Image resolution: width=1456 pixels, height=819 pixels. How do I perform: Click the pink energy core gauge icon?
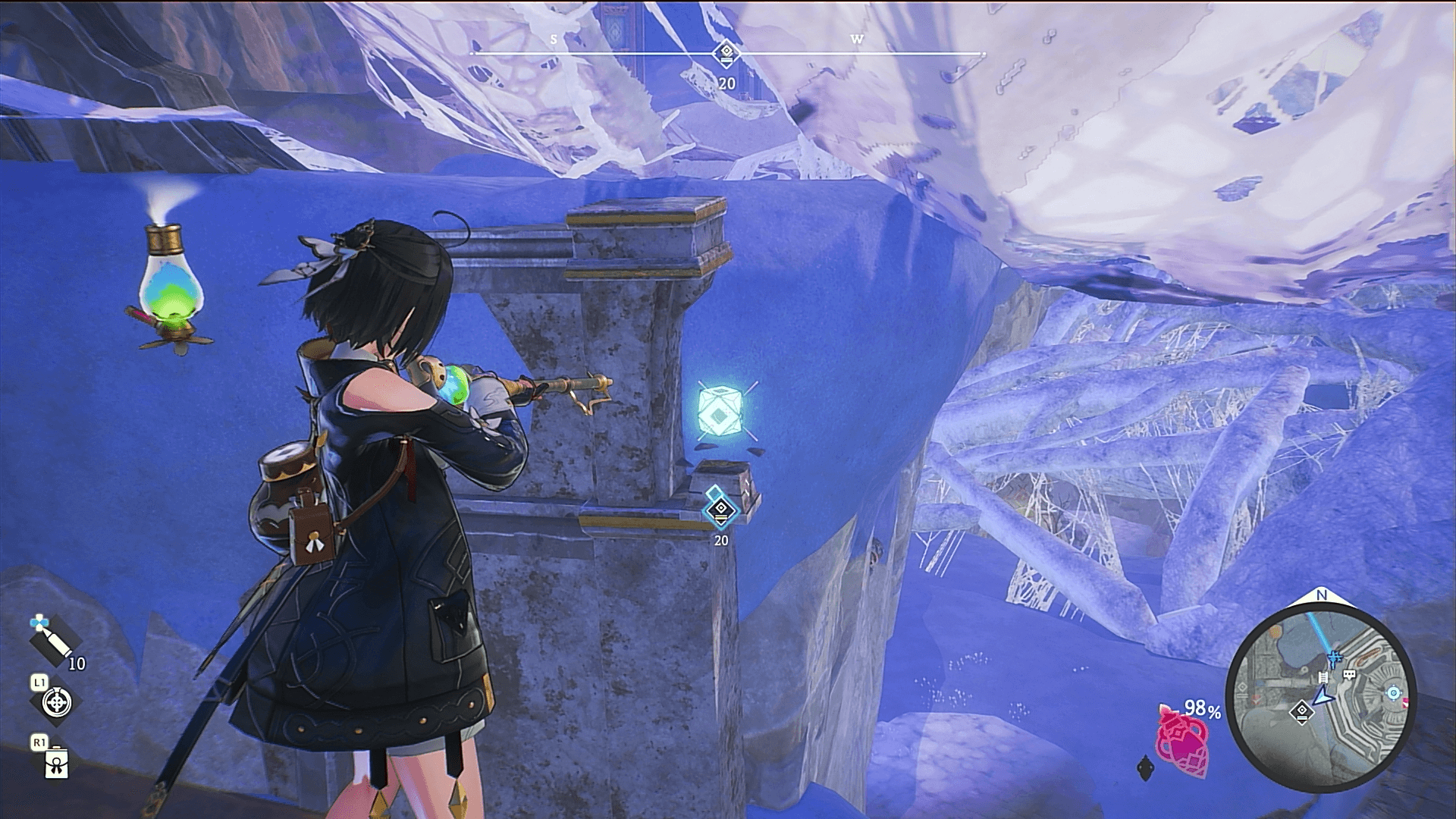1181,741
